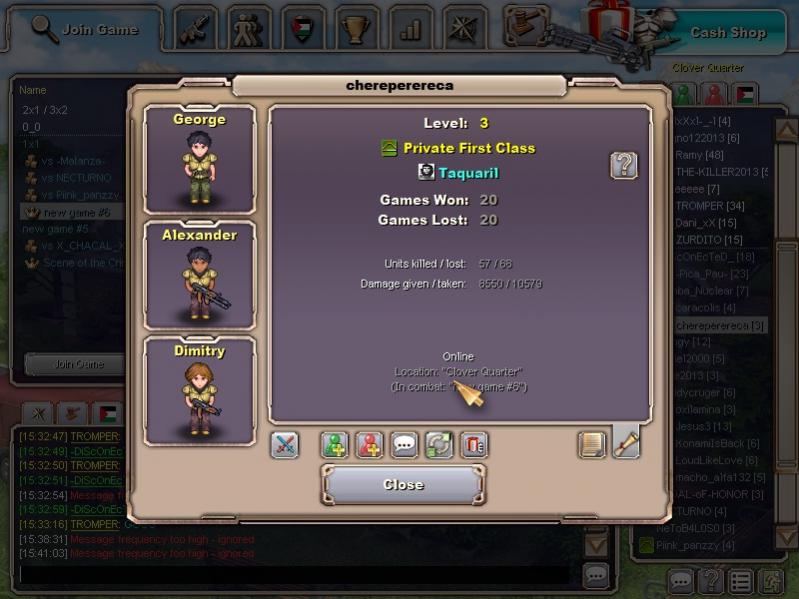This screenshot has height=599, width=799.
Task: Select George's soldier portrait
Action: coord(200,158)
